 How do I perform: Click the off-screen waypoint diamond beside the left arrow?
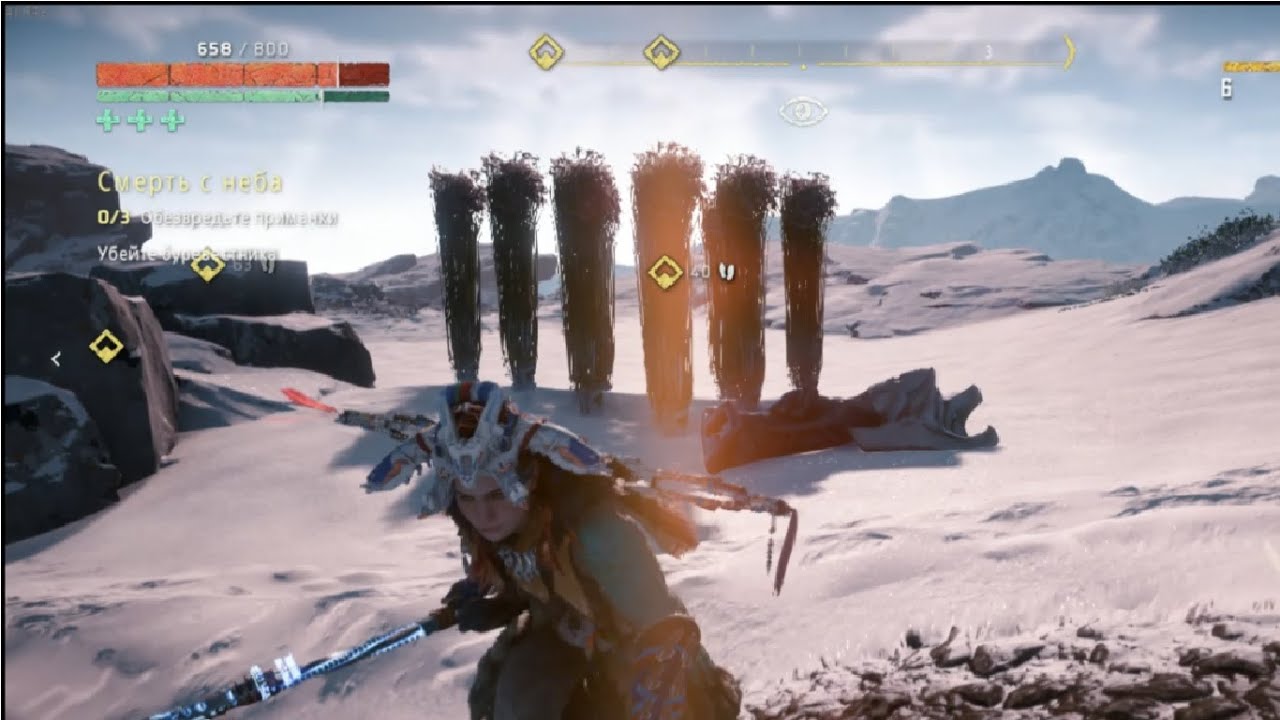pos(106,346)
